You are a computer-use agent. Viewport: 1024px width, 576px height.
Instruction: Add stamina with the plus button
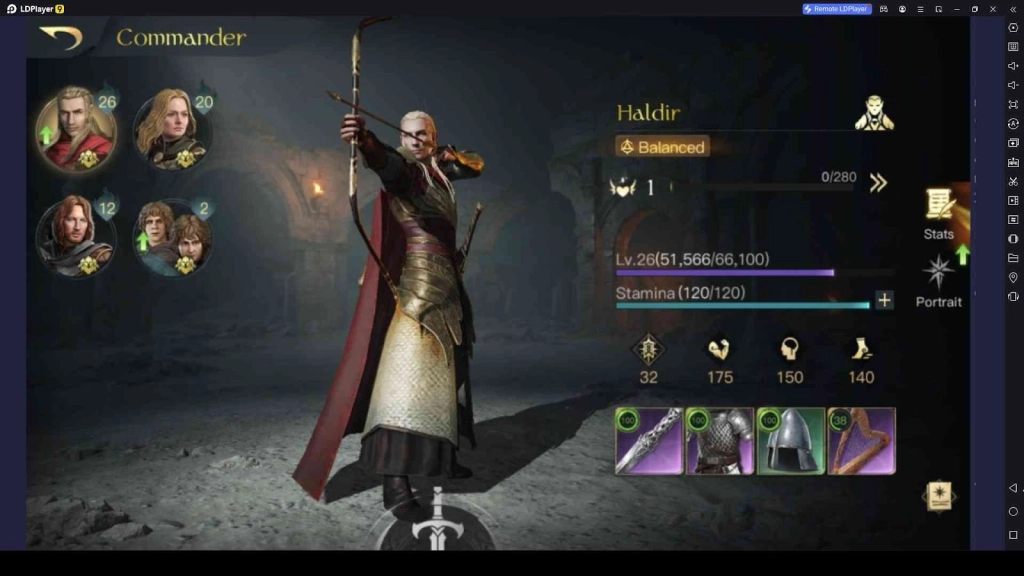884,300
